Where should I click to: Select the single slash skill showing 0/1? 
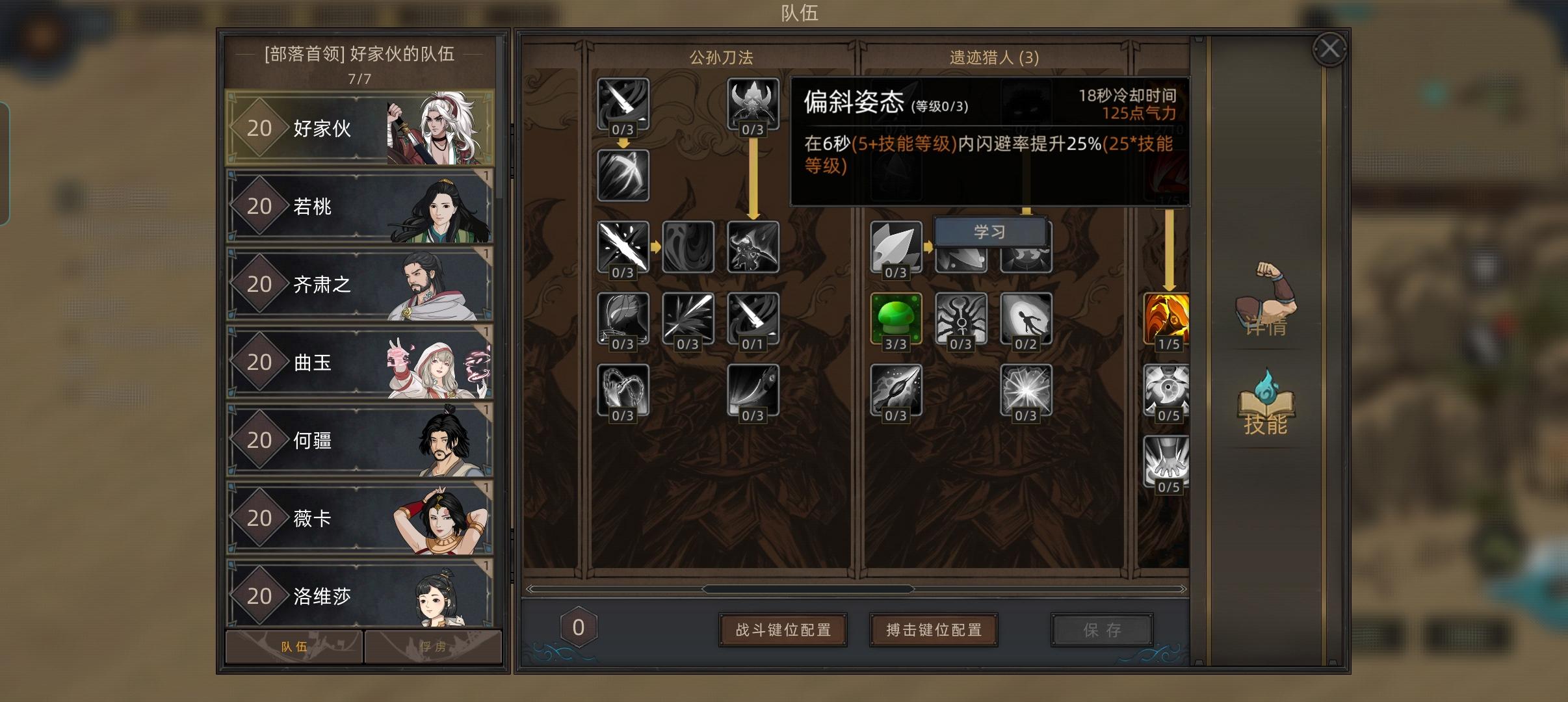coord(752,318)
